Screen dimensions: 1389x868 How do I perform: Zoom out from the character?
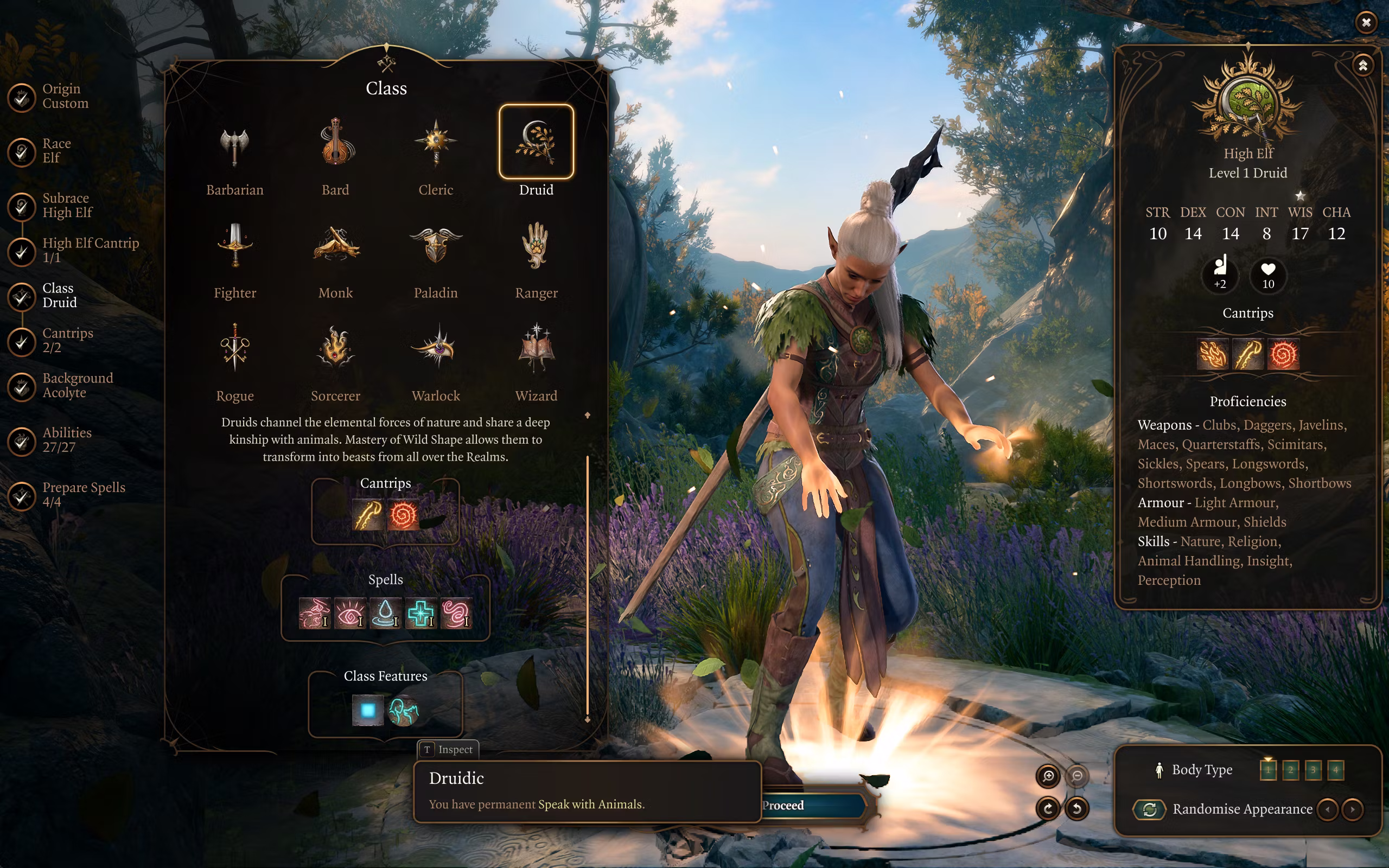[x=1078, y=776]
